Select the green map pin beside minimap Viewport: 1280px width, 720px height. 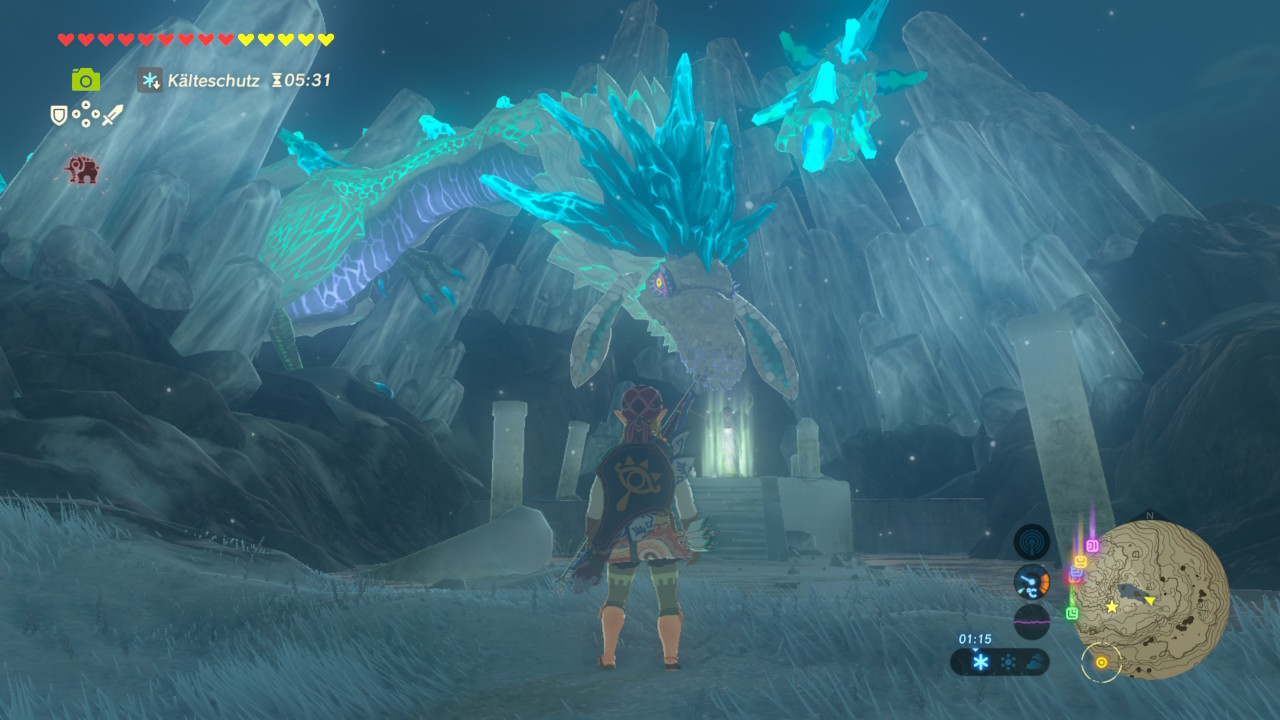[1072, 612]
